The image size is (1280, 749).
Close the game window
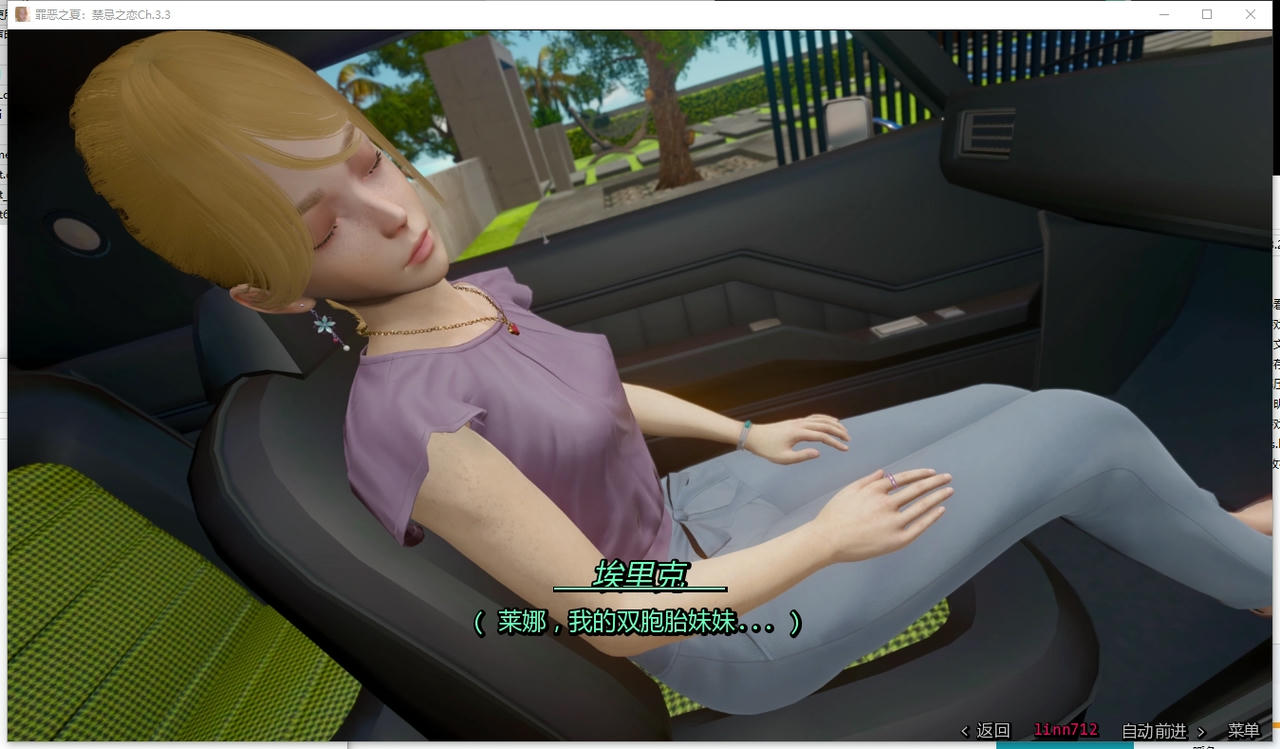click(x=1250, y=14)
